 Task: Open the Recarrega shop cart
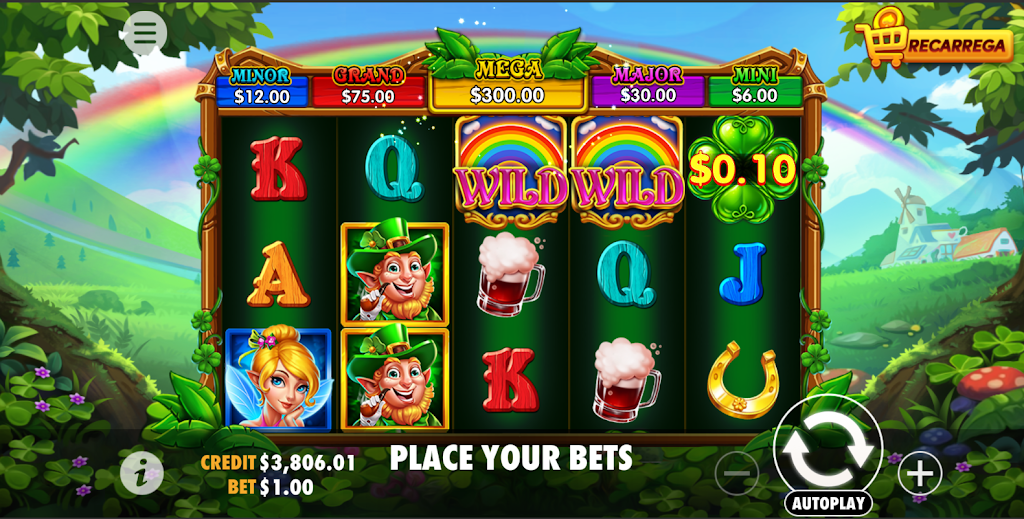click(935, 41)
